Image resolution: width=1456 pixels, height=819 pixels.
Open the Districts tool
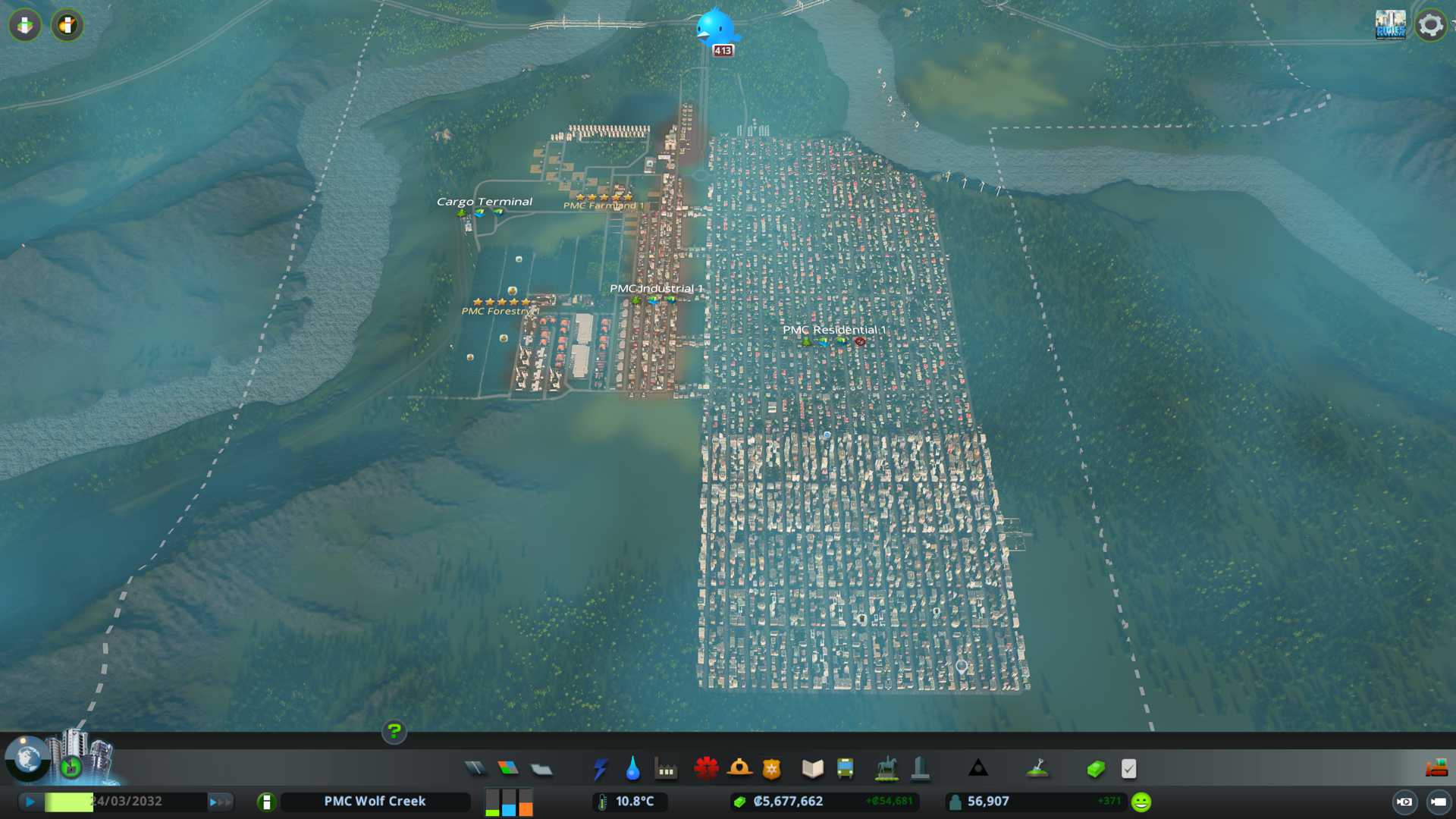[x=541, y=769]
